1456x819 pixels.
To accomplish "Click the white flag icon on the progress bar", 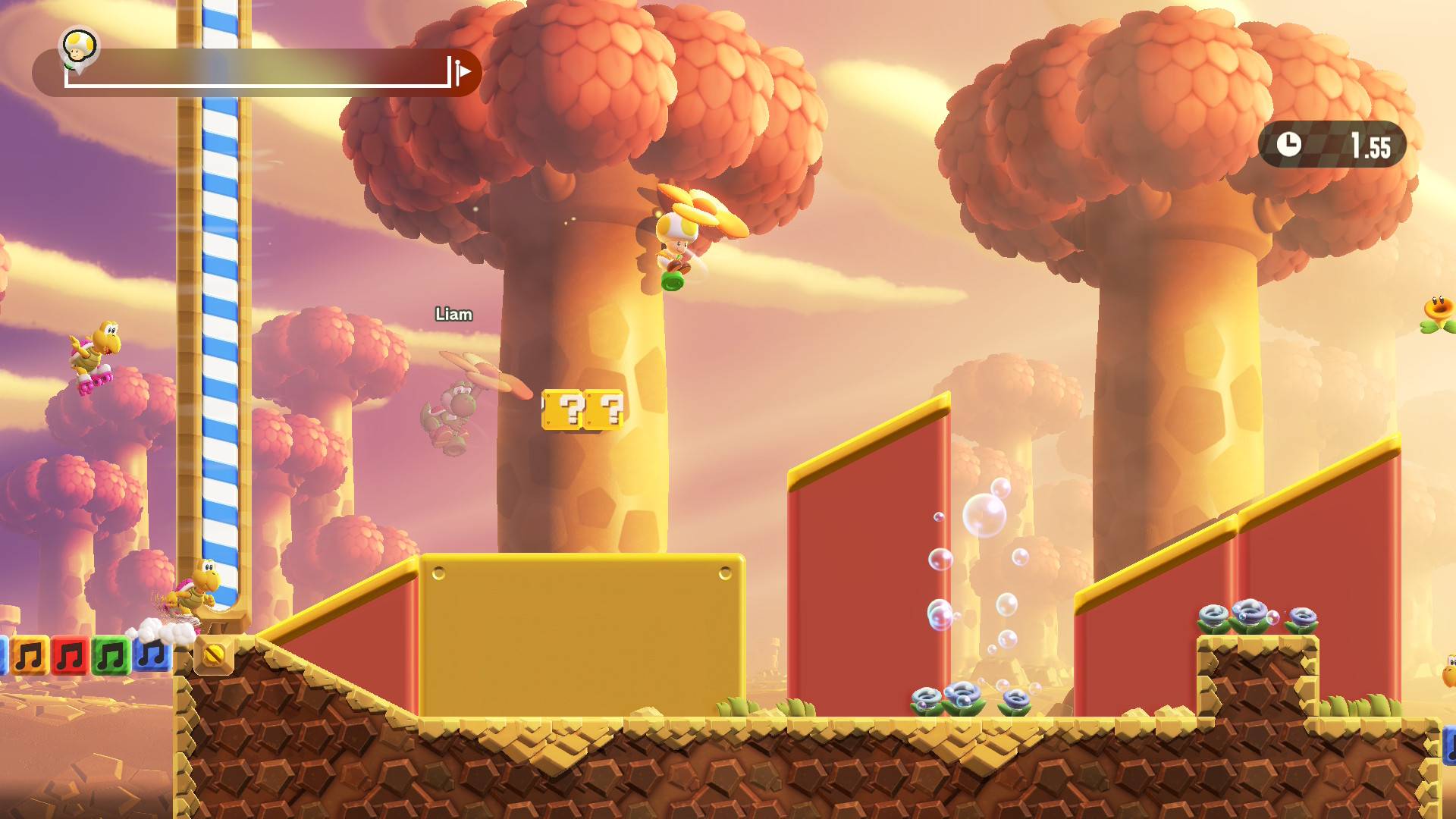I will pyautogui.click(x=463, y=71).
